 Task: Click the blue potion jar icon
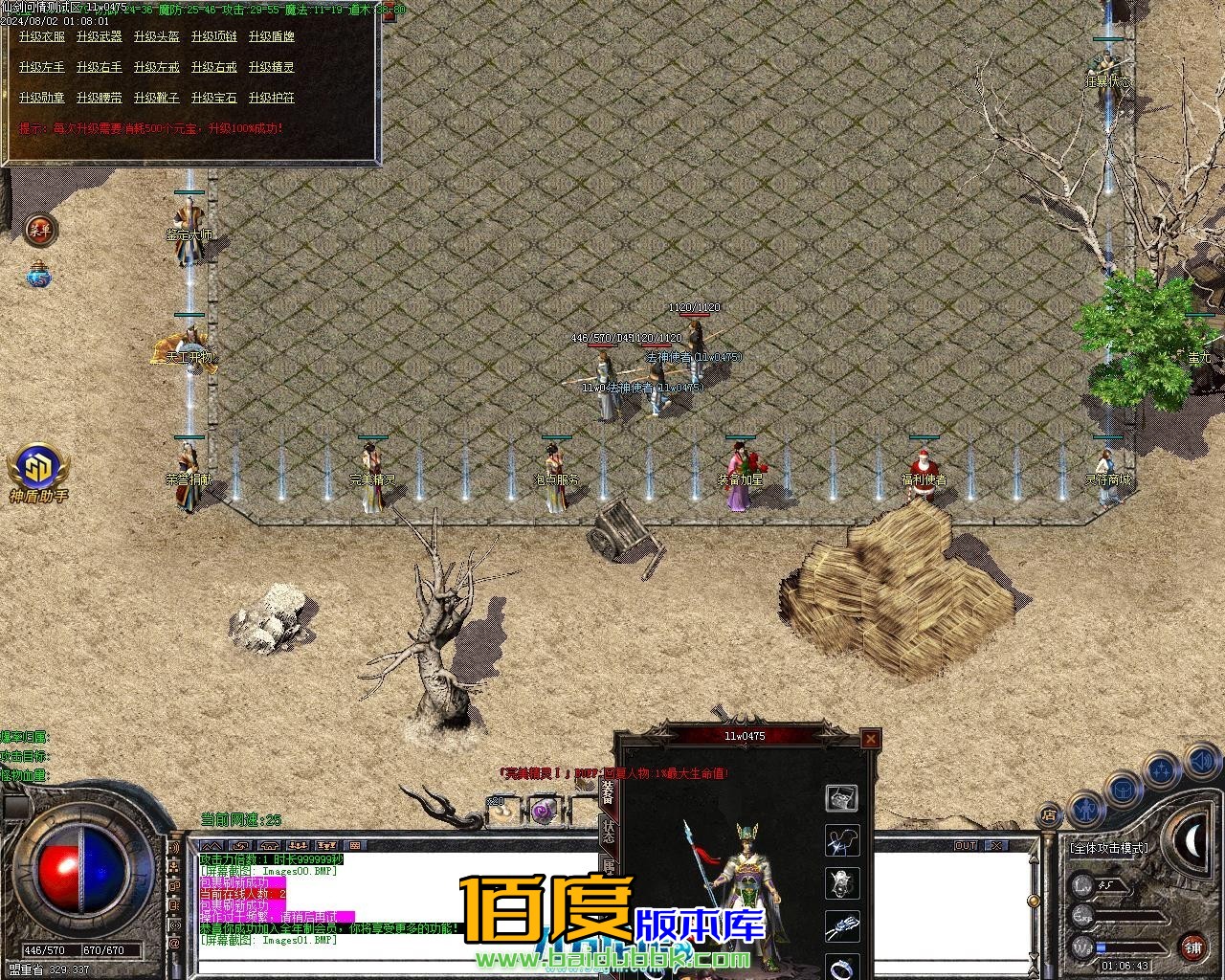[39, 276]
